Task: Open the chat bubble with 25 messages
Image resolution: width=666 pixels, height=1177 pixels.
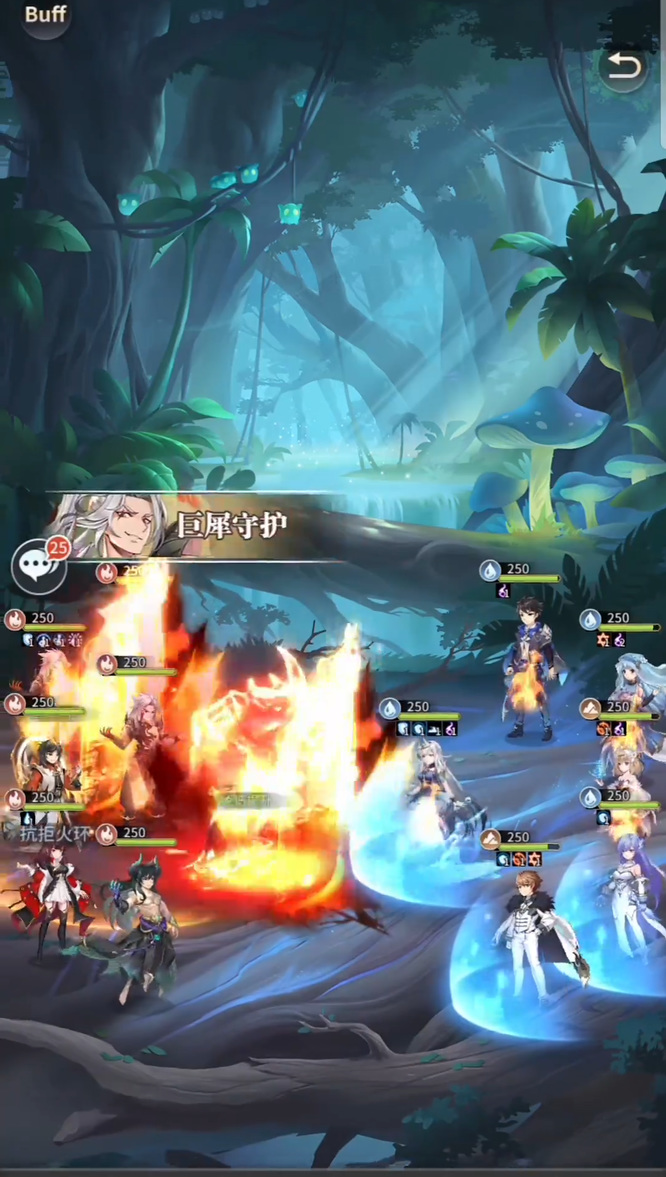Action: (x=38, y=566)
